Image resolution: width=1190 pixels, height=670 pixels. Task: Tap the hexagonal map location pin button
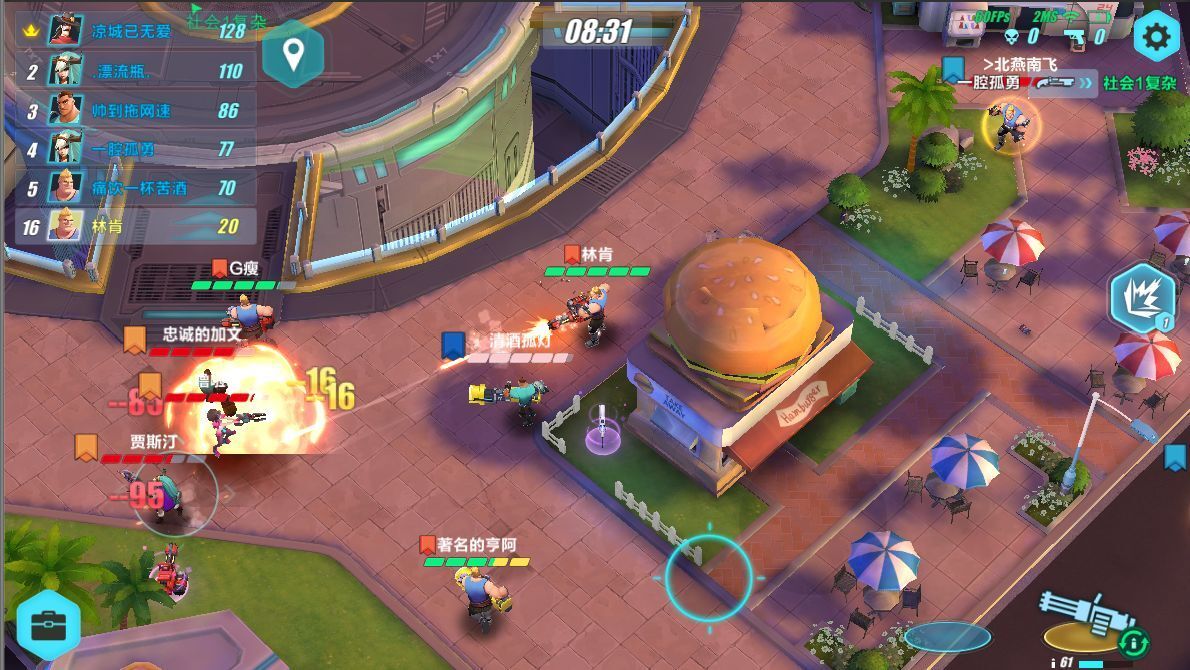[292, 53]
